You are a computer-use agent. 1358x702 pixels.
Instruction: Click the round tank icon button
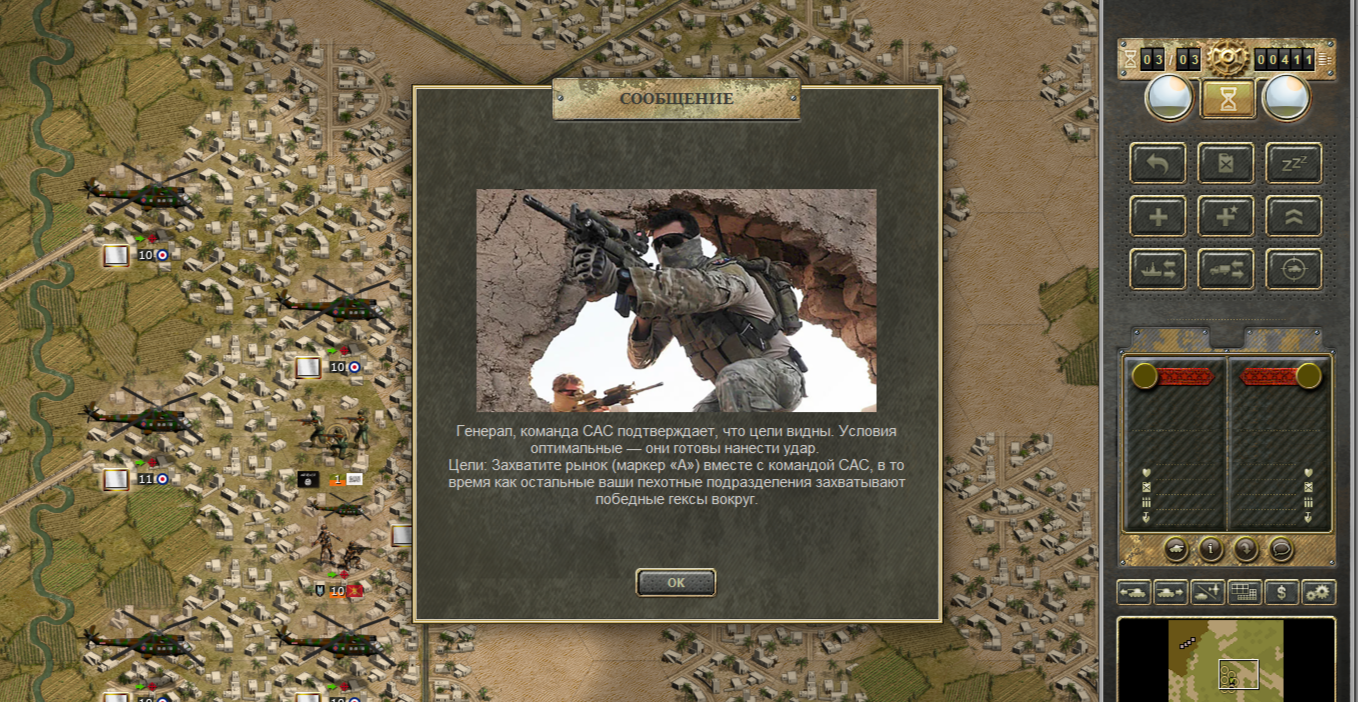point(1176,548)
